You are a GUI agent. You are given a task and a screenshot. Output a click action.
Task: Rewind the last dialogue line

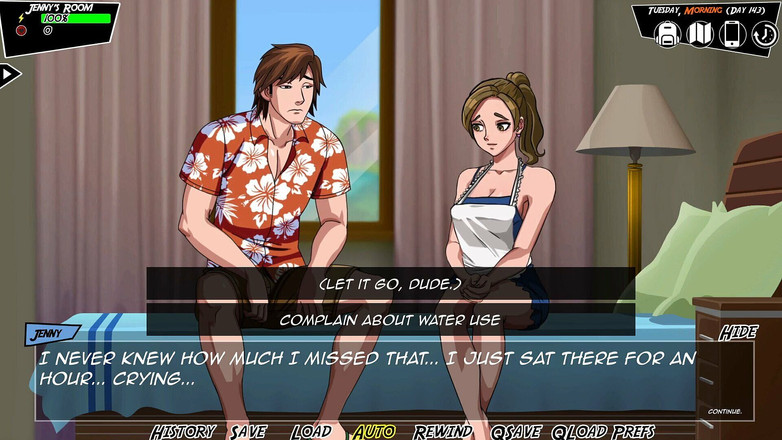442,431
